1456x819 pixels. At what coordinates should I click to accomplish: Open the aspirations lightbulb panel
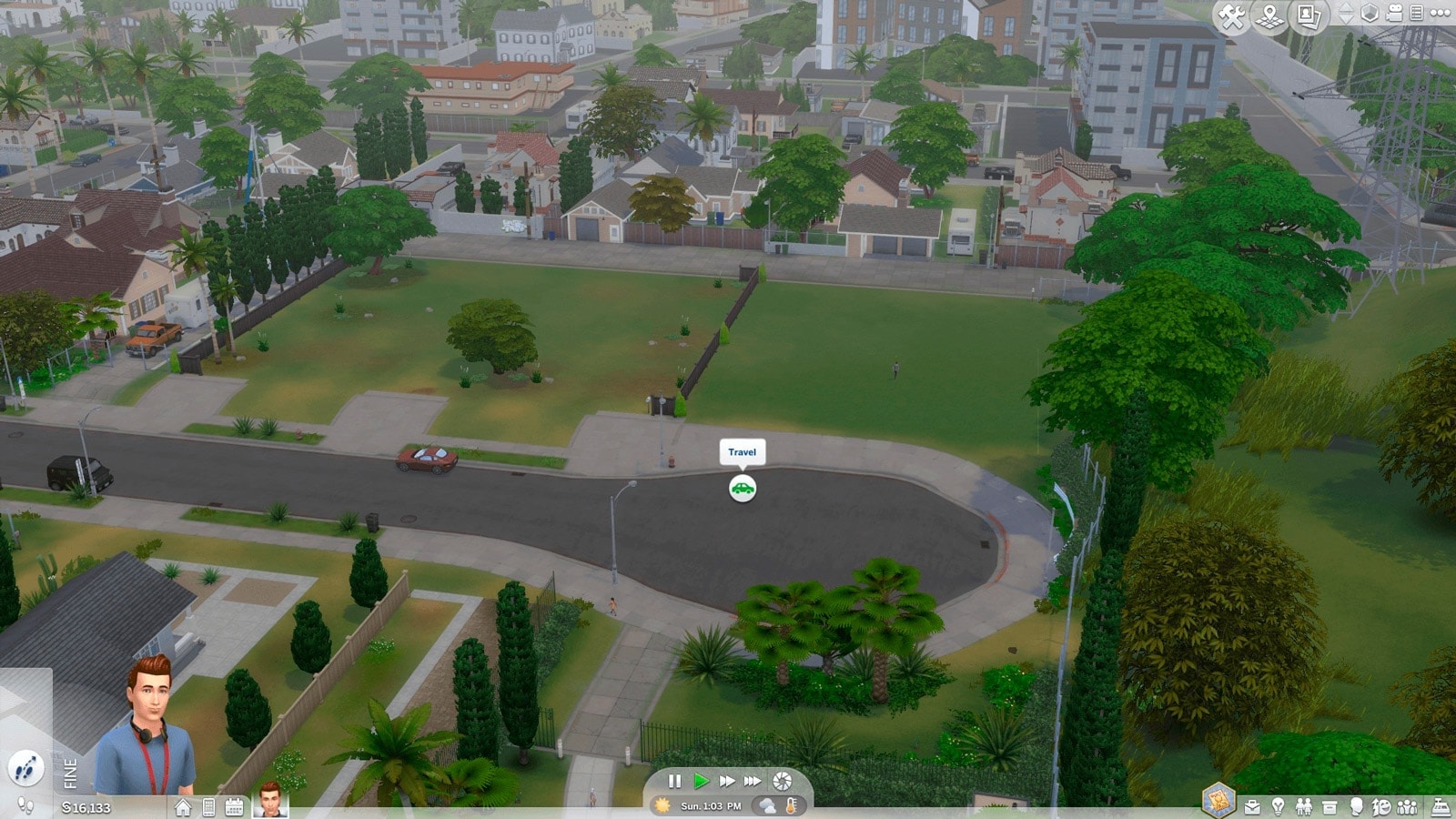1278,807
